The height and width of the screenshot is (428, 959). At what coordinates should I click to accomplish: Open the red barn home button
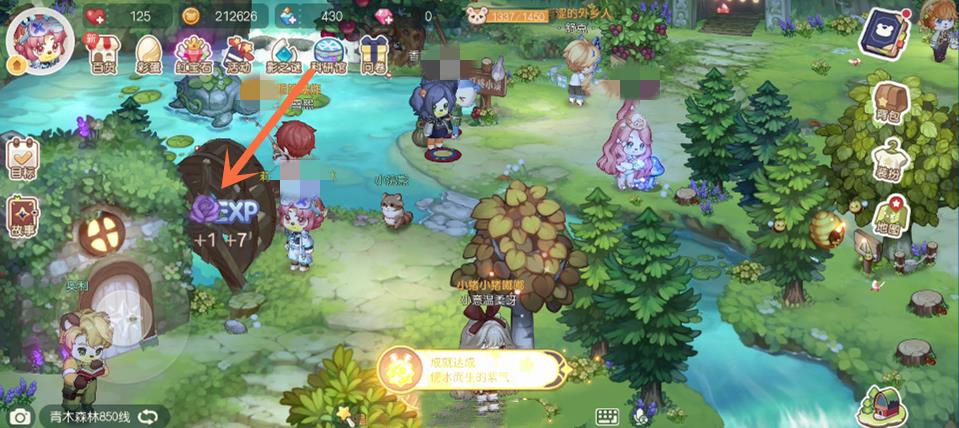click(x=881, y=405)
